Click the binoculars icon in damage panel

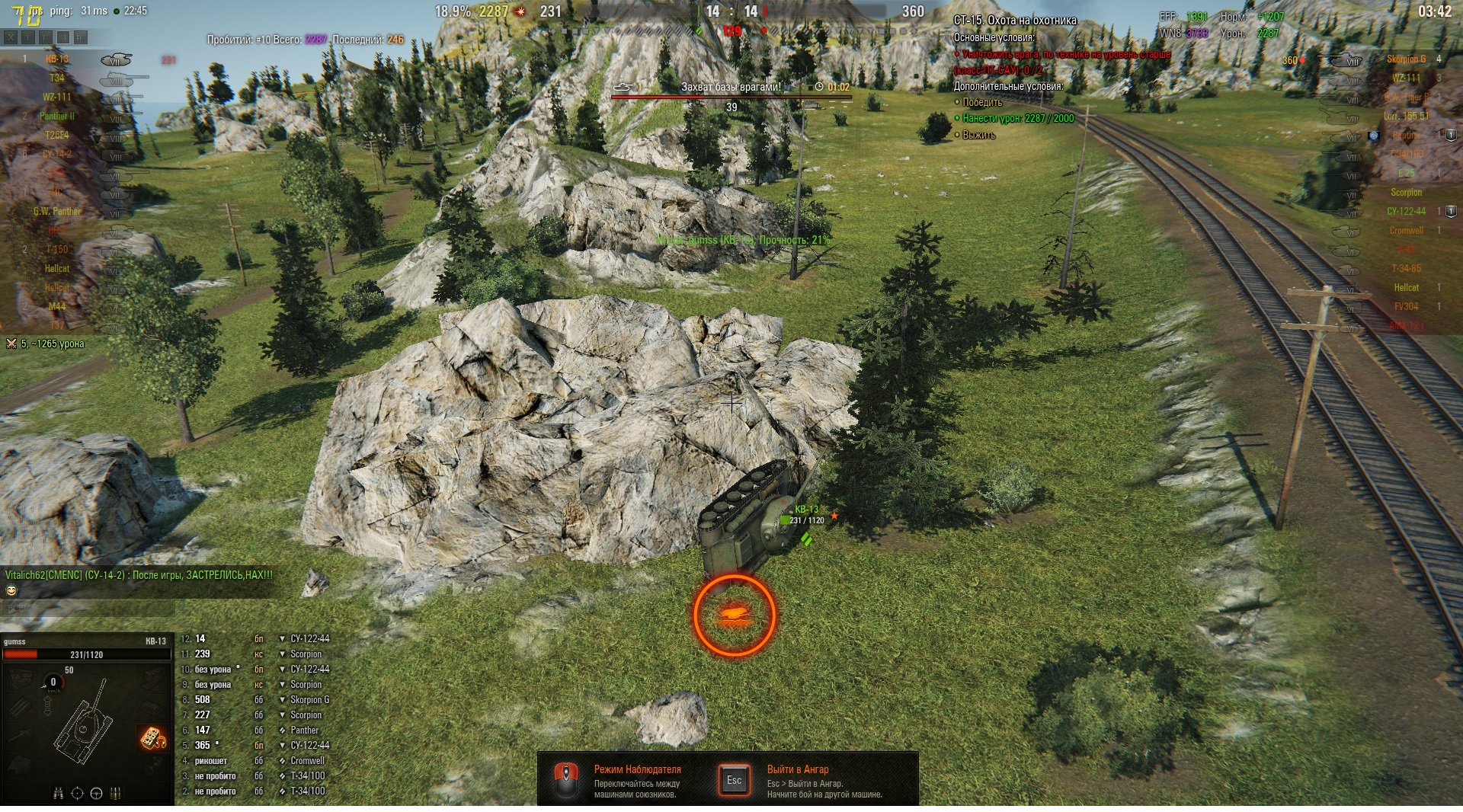click(59, 793)
